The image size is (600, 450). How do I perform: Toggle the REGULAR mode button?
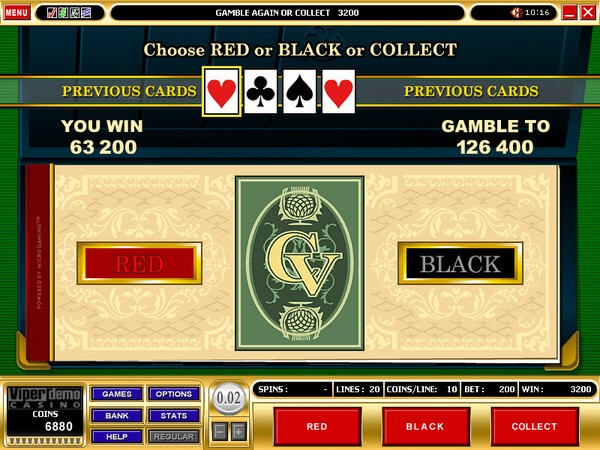coord(174,436)
